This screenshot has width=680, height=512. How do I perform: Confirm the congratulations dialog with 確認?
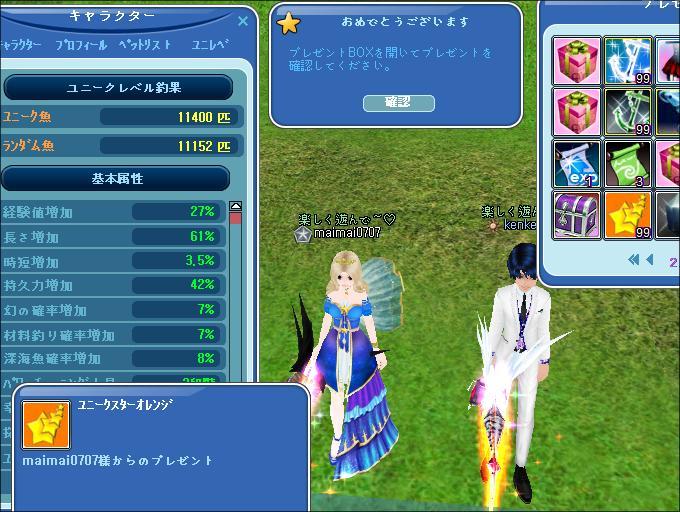coord(397,102)
